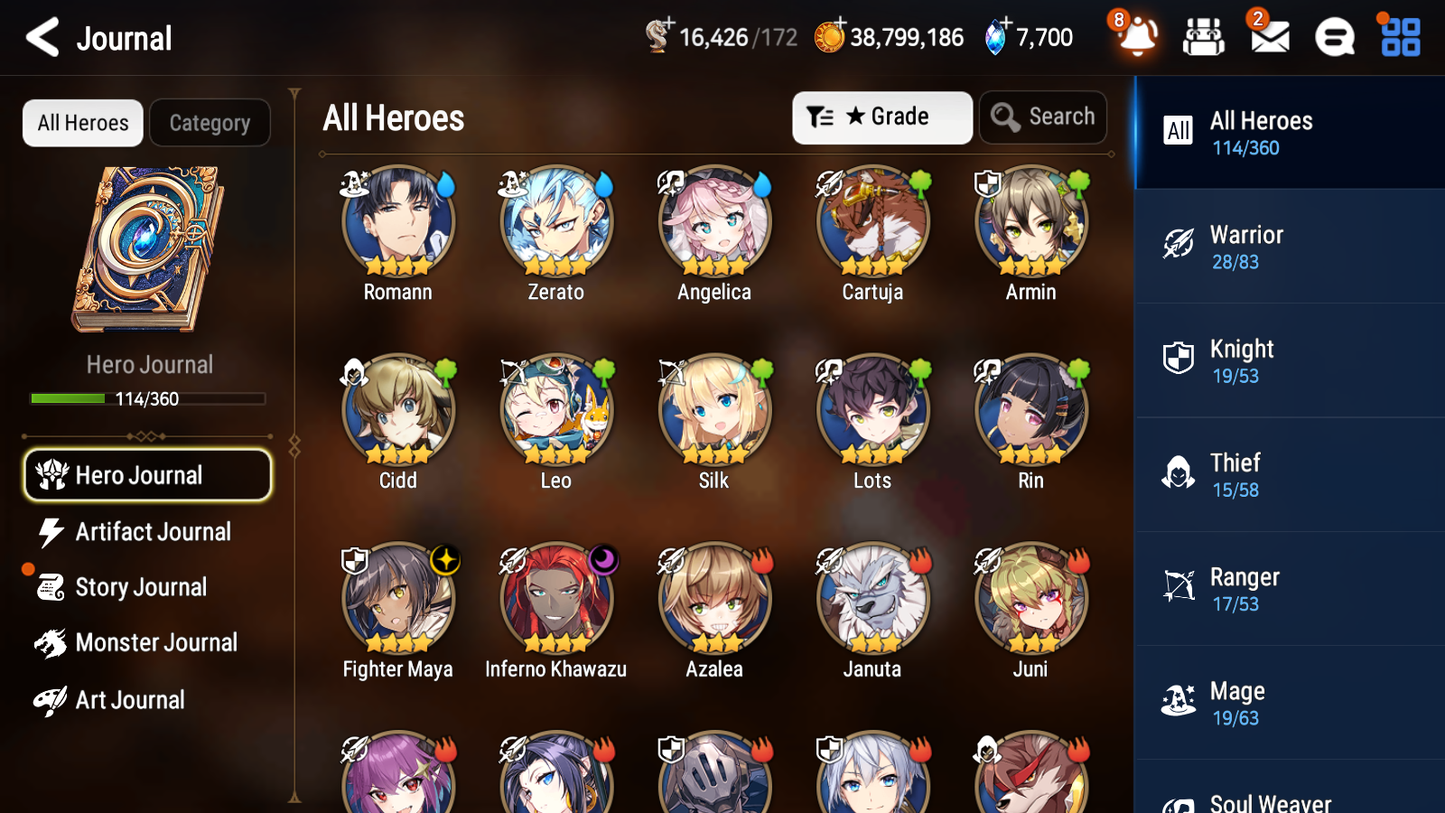Screen dimensions: 1445x813
Task: Open the community chat icon
Action: coord(1333,36)
